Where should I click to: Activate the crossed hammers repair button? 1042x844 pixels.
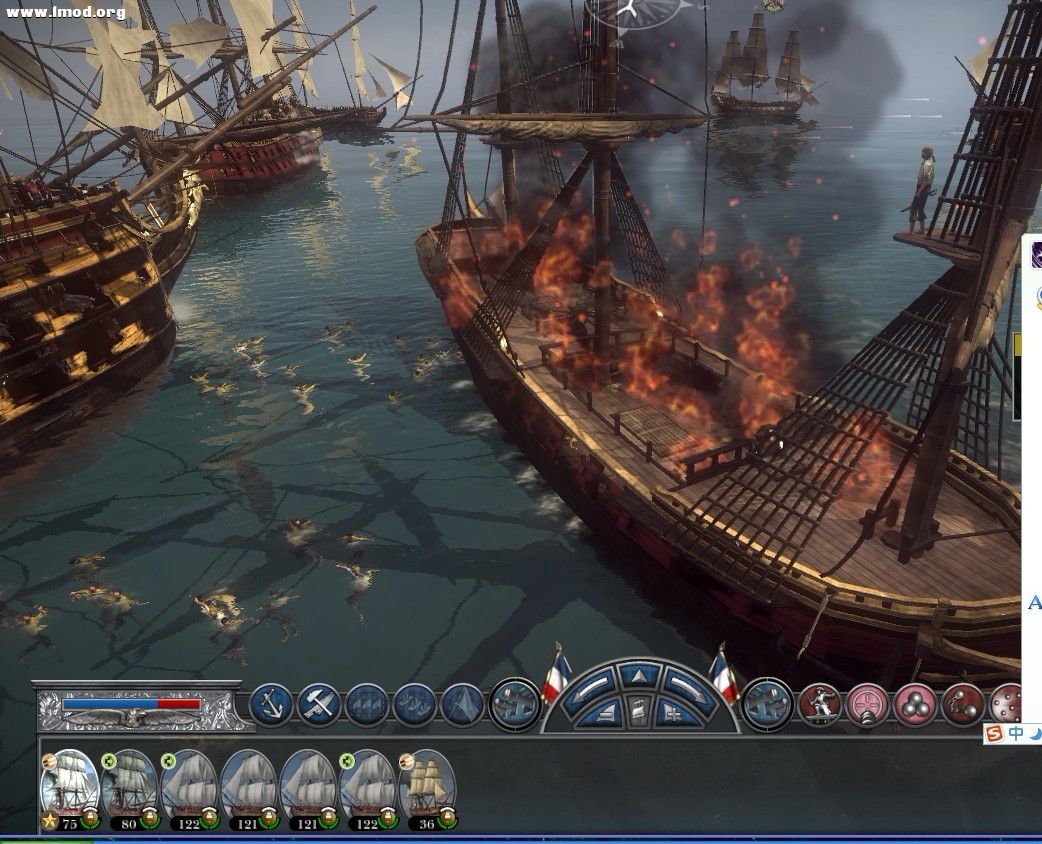tap(318, 704)
